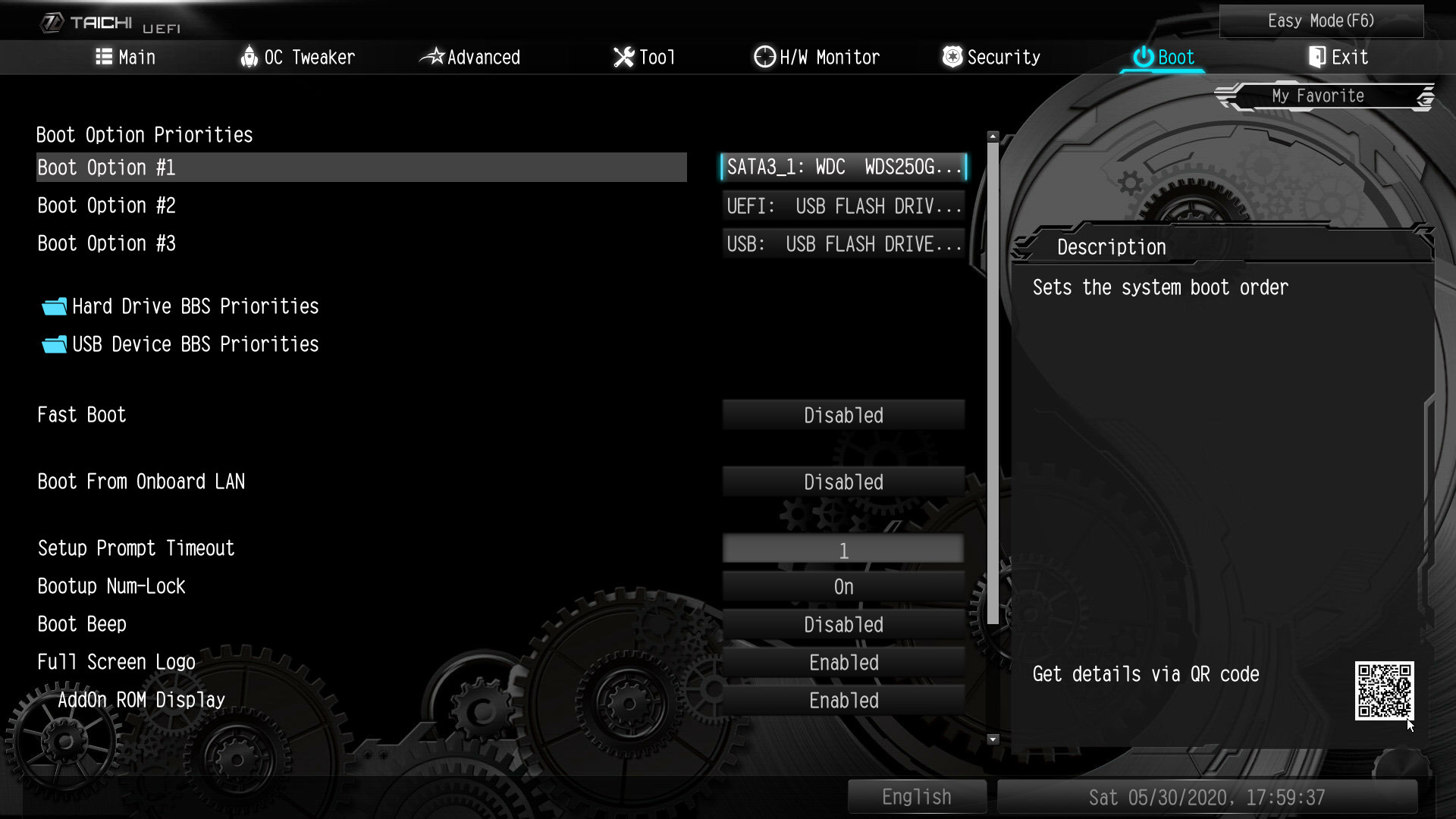Screen dimensions: 1456x819
Task: Click the Security padlock icon
Action: coord(951,57)
